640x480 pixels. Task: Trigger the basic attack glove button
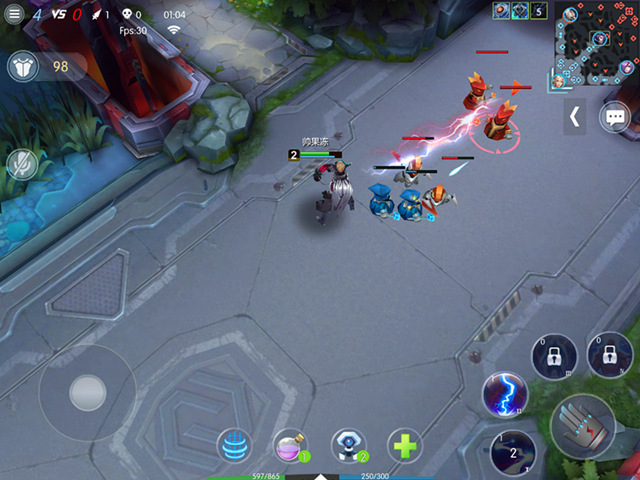click(x=583, y=426)
